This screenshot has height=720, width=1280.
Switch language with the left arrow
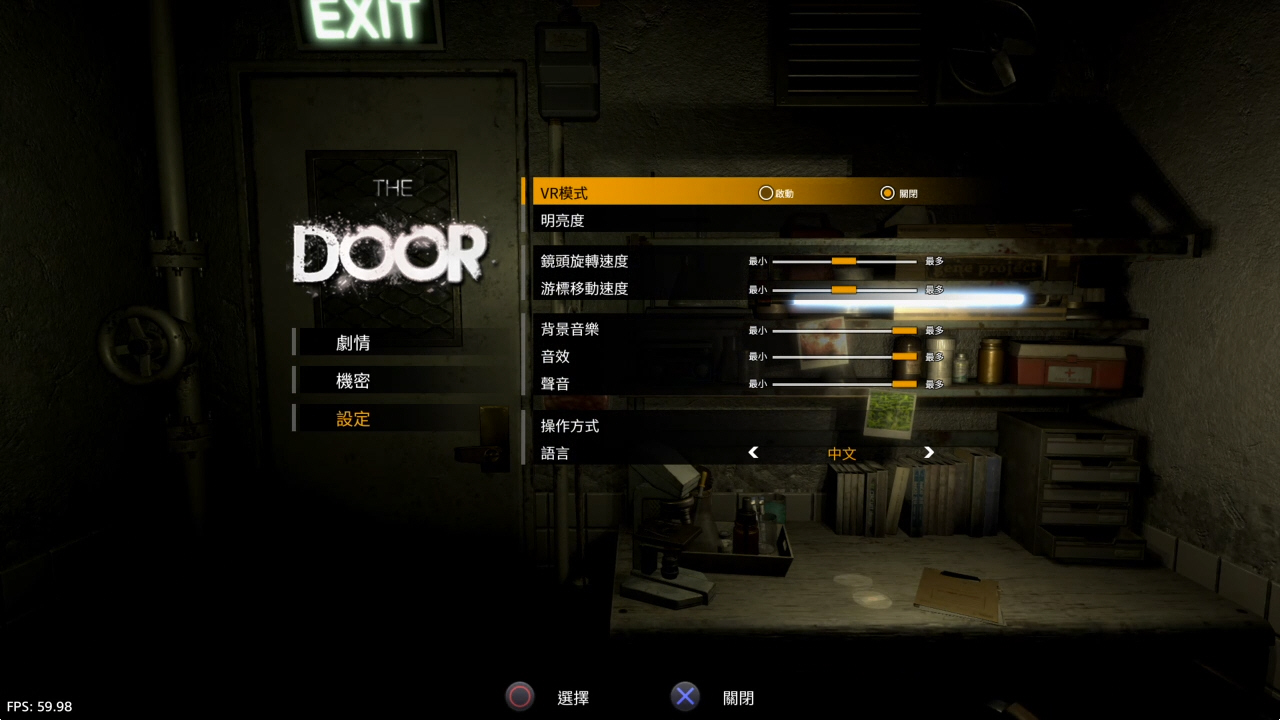pyautogui.click(x=754, y=453)
